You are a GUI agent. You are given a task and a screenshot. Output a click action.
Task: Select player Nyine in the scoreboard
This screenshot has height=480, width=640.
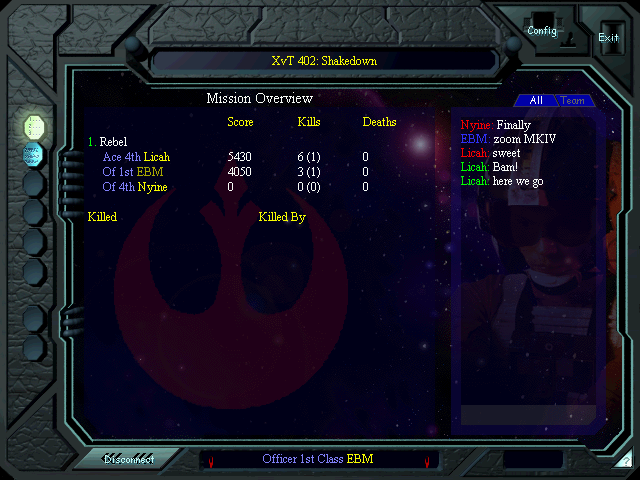click(x=152, y=187)
